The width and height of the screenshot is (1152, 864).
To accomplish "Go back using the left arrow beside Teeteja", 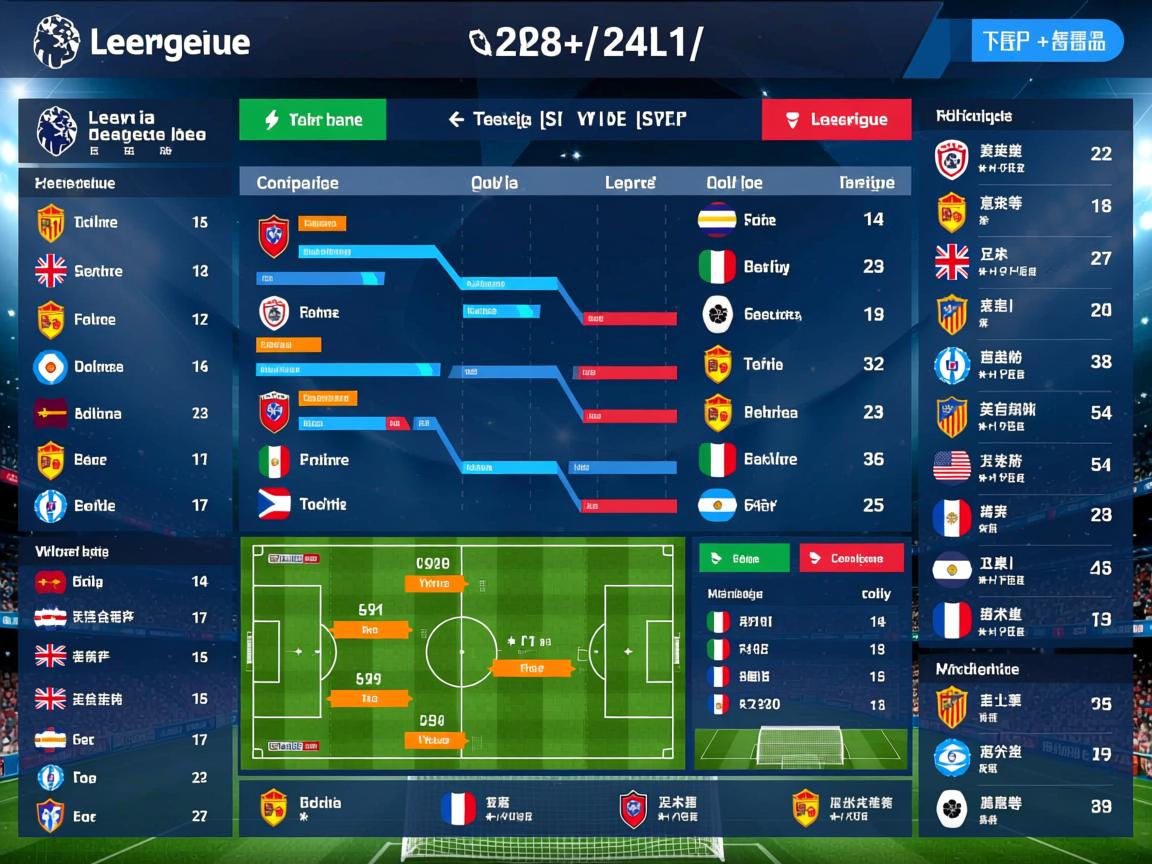I will (x=456, y=120).
